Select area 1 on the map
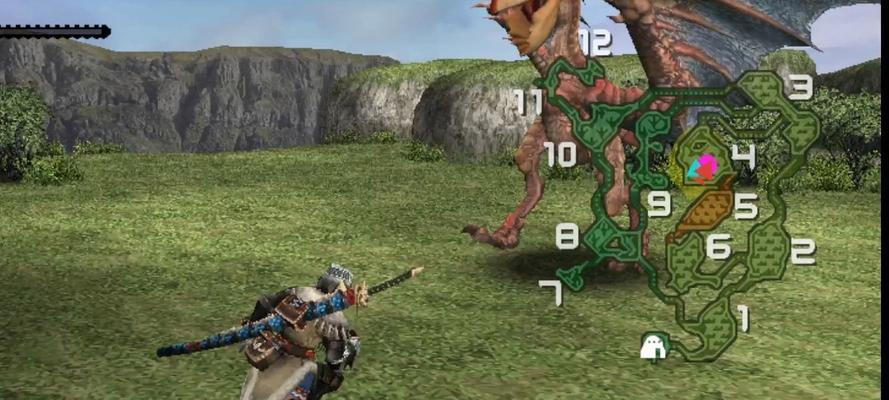Image resolution: width=889 pixels, height=400 pixels. pos(742,318)
